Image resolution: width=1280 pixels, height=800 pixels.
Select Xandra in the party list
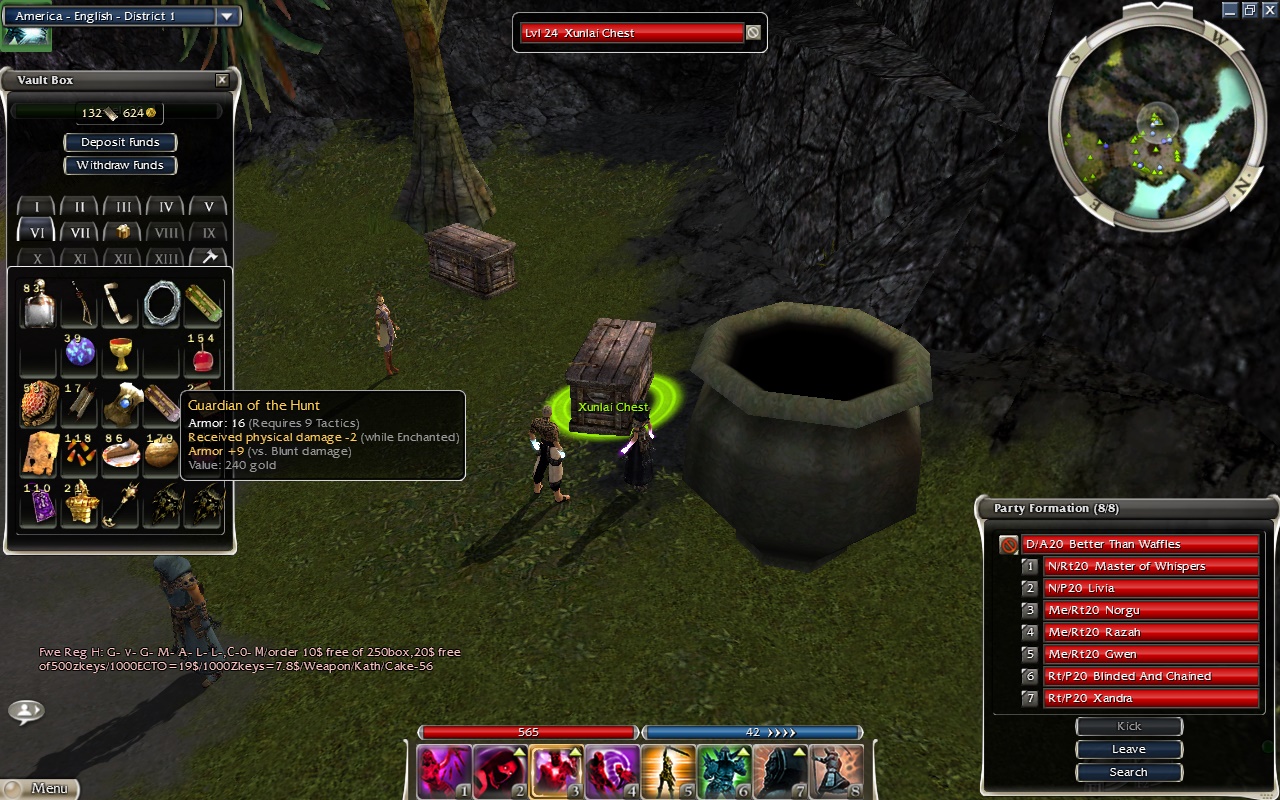click(x=1149, y=698)
